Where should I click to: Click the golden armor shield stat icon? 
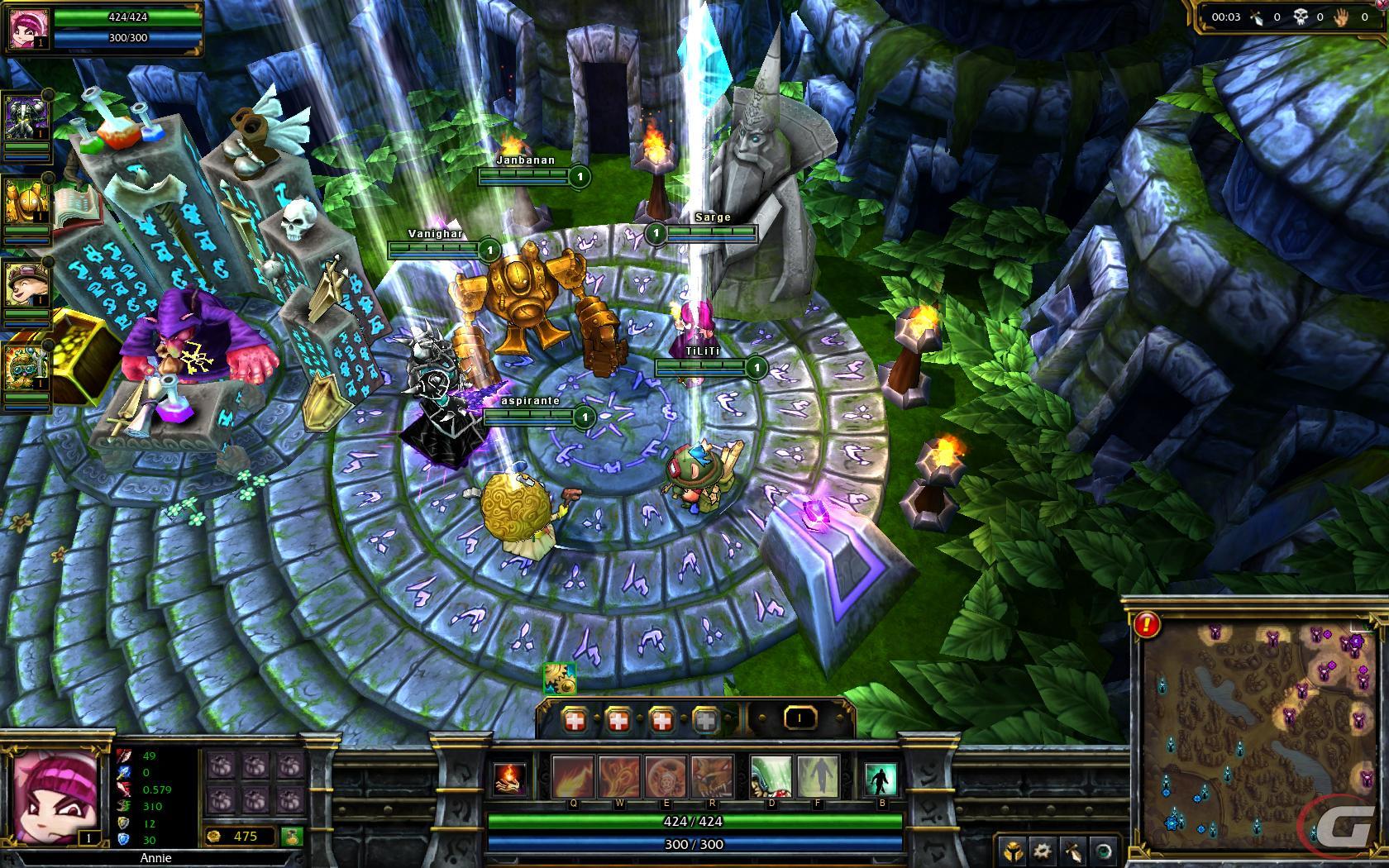click(123, 823)
